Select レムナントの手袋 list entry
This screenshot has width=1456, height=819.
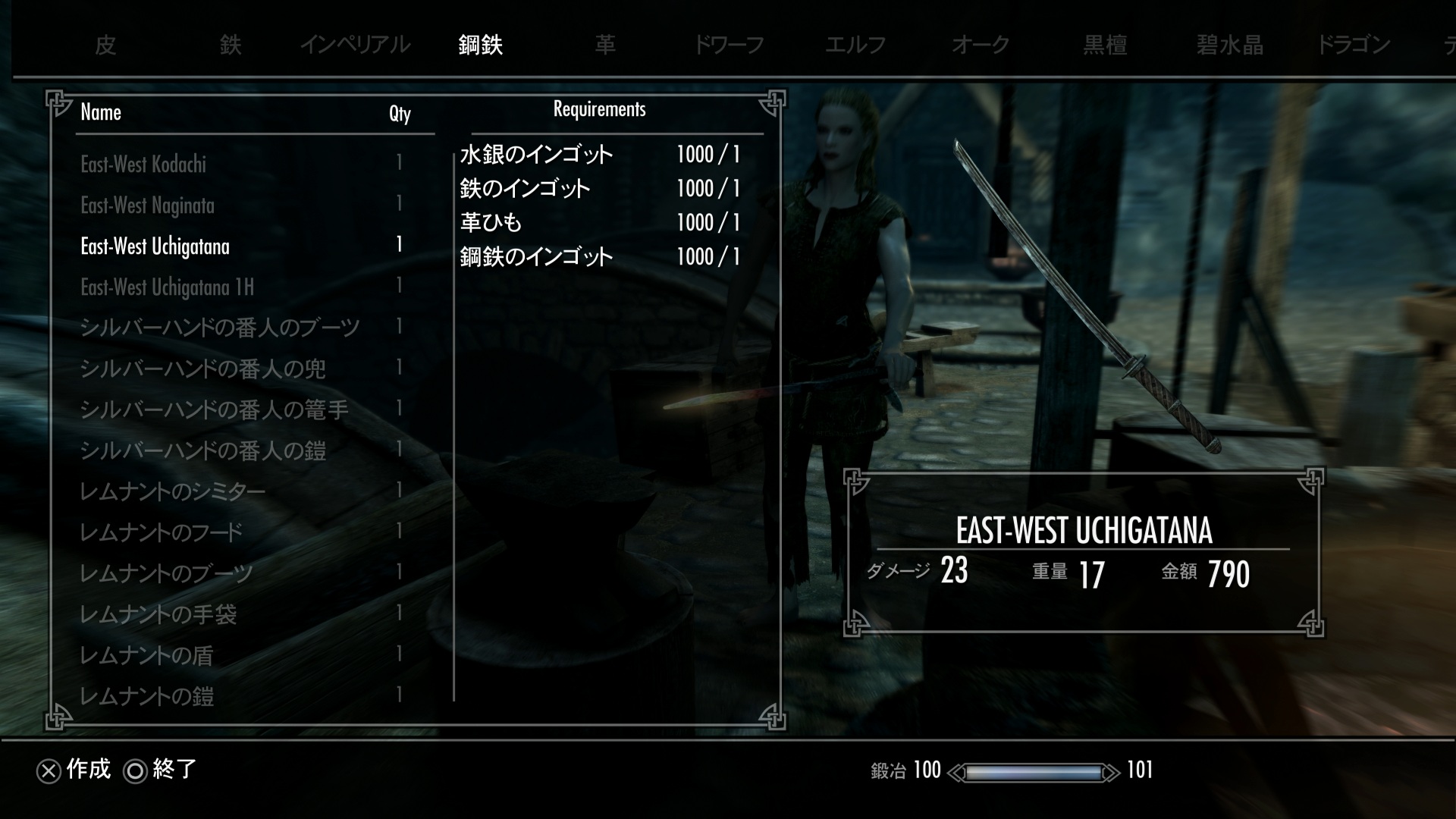pos(158,615)
